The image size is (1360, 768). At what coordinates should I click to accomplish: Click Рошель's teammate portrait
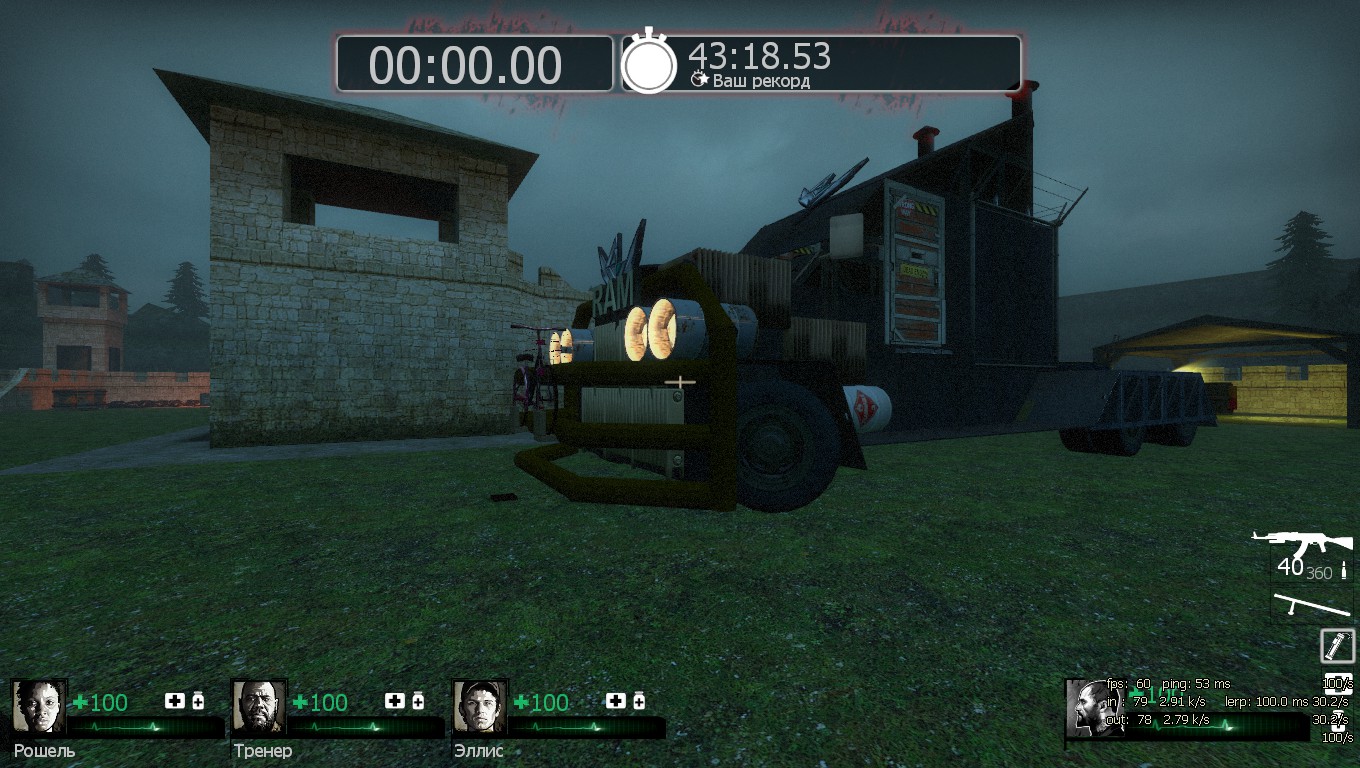pyautogui.click(x=39, y=707)
